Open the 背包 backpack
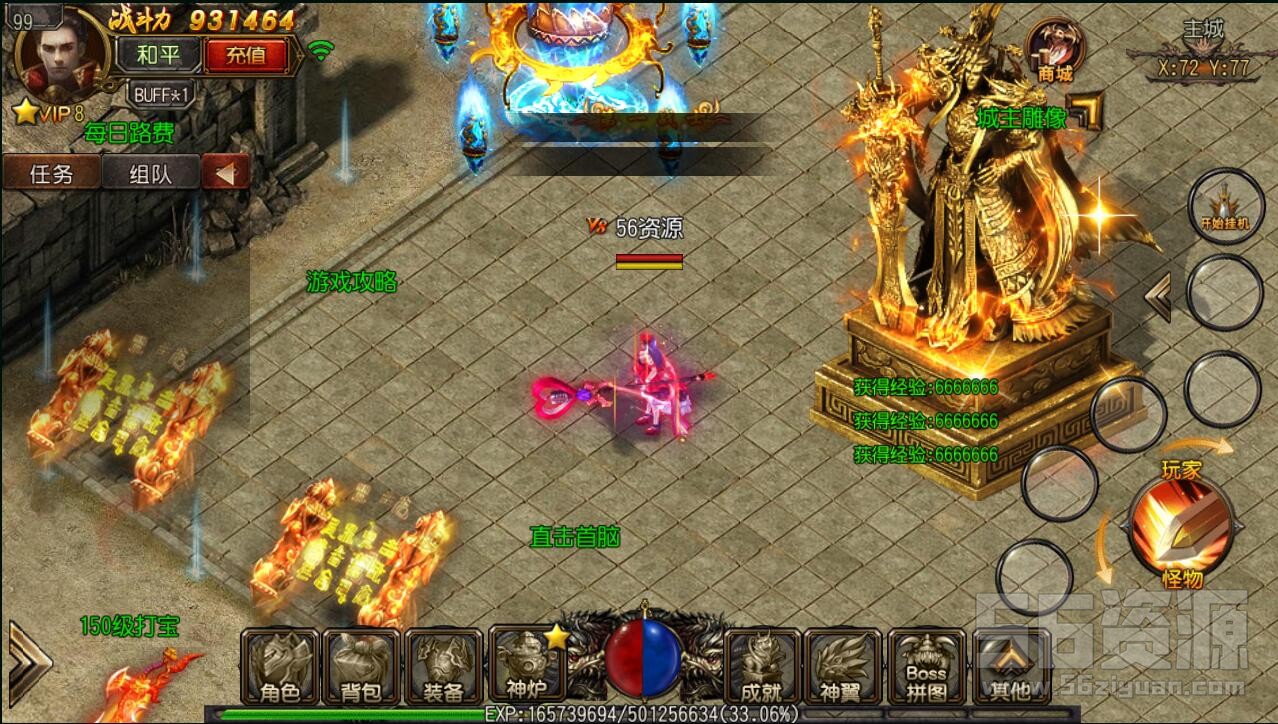 tap(361, 666)
